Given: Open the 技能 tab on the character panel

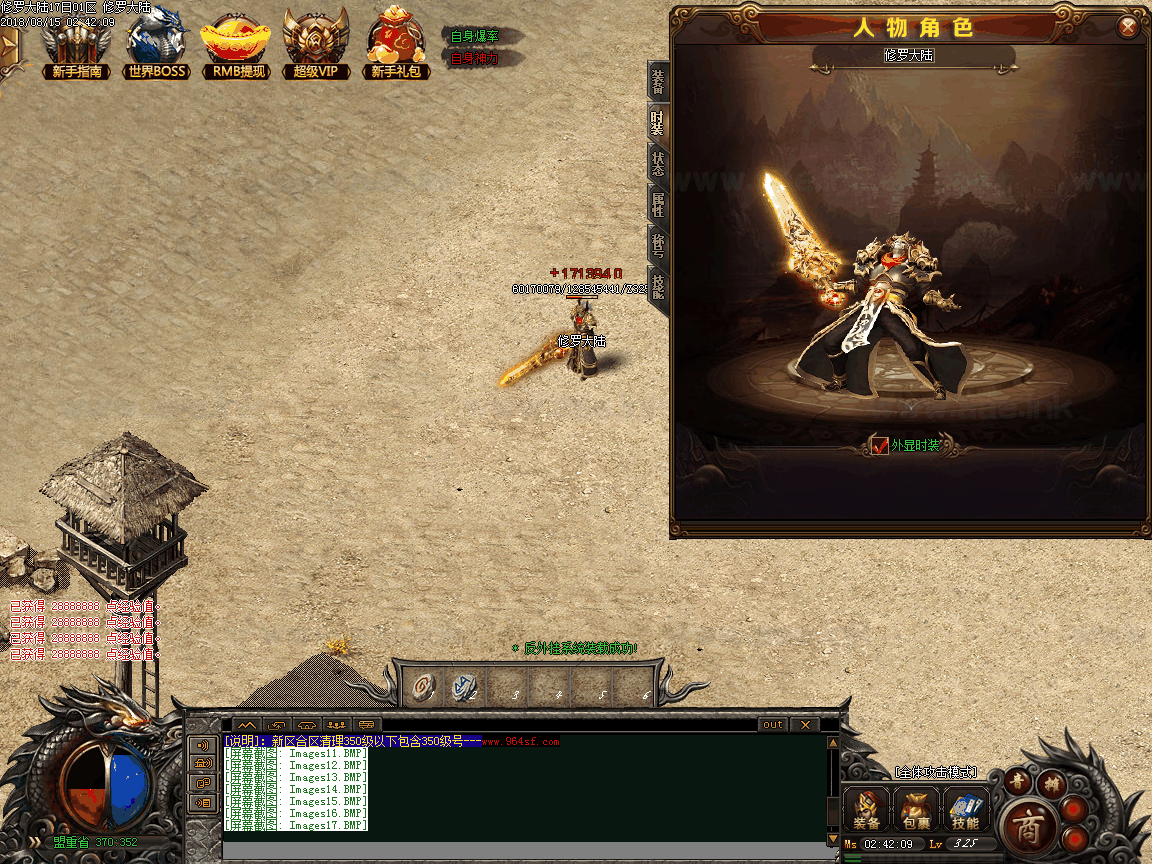Looking at the screenshot, I should click(x=657, y=289).
